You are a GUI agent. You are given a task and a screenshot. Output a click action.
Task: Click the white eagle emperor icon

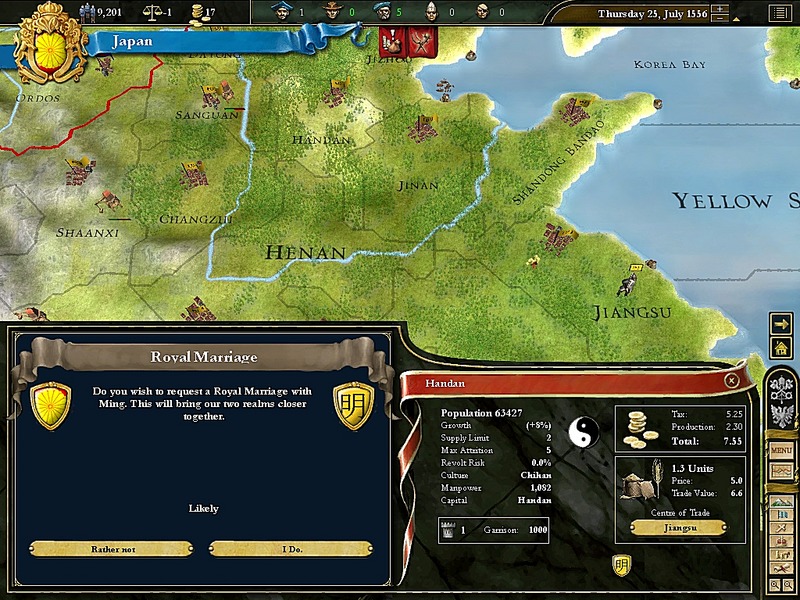point(782,415)
